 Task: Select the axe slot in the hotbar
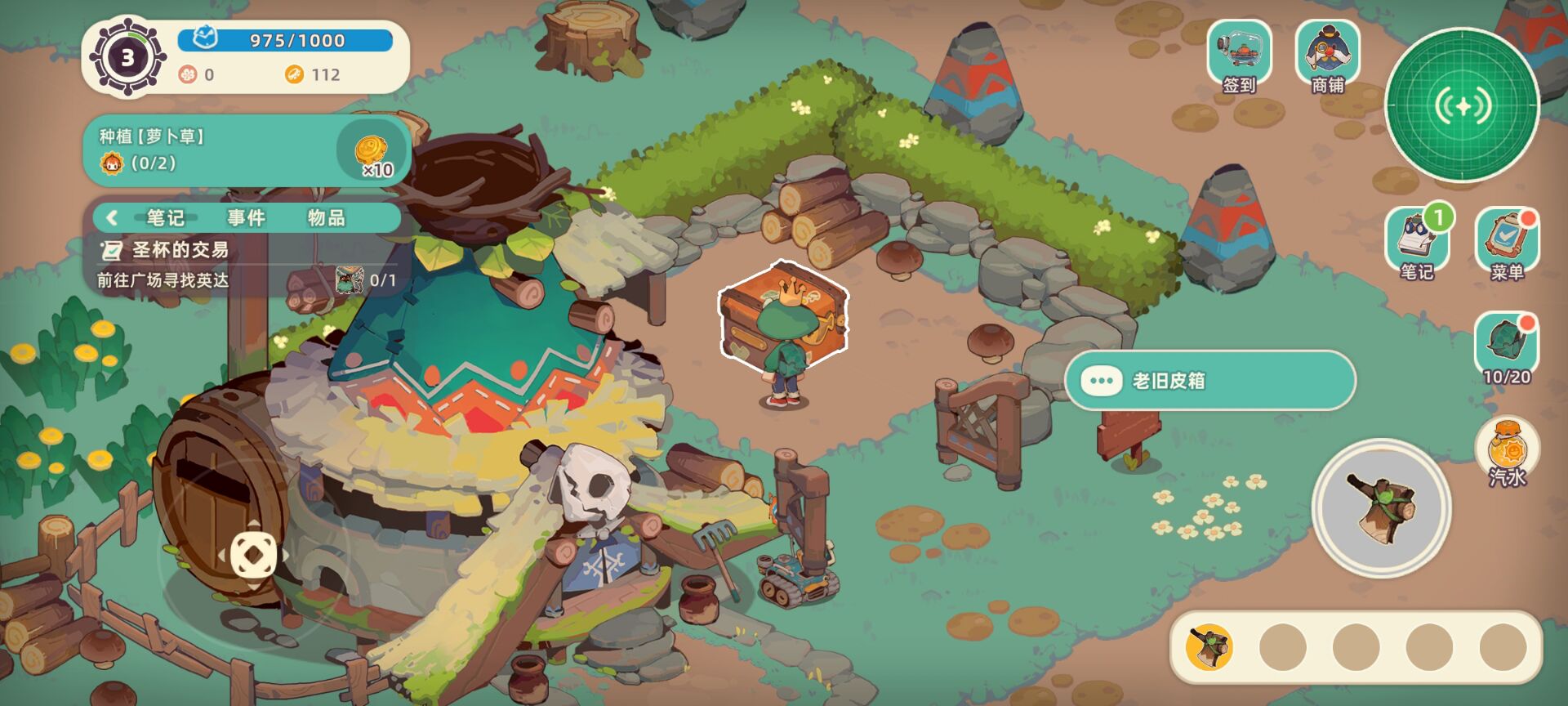point(1209,647)
